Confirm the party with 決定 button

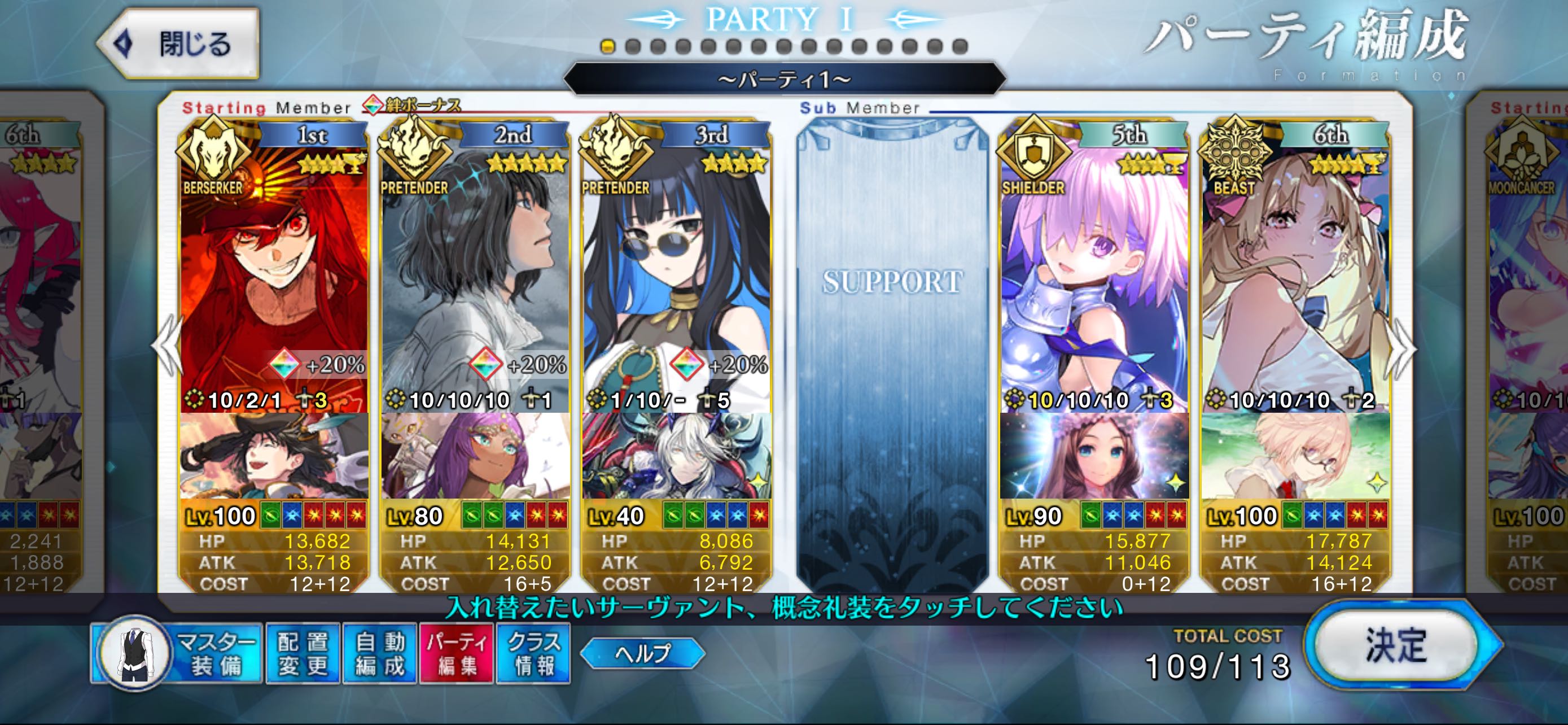tap(1396, 645)
